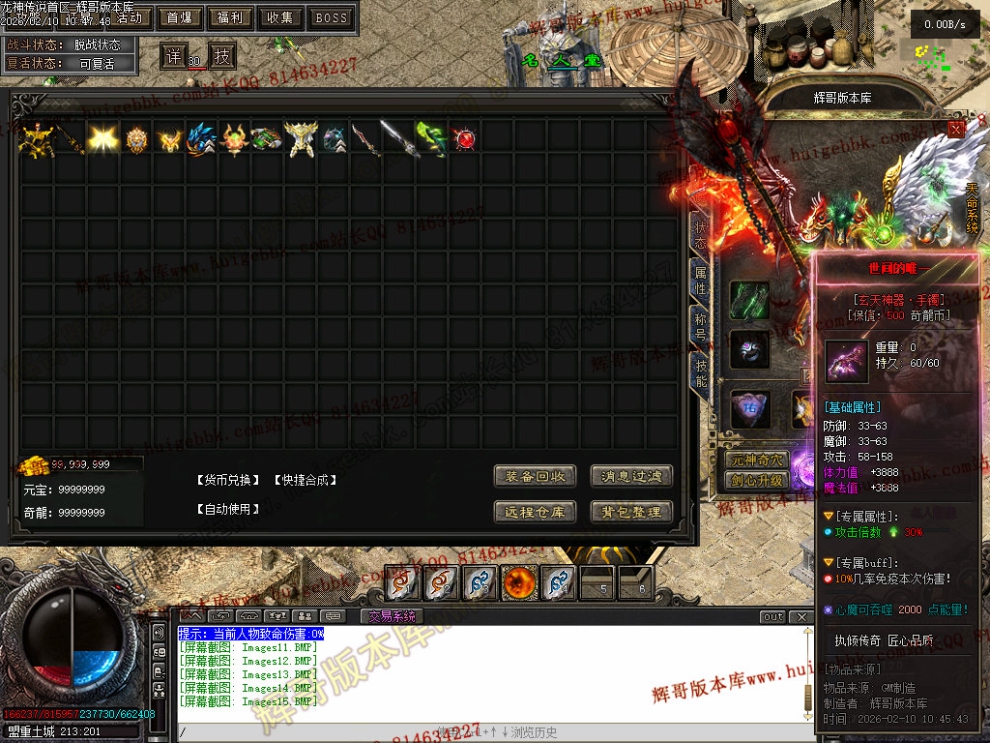The image size is (990, 743).
Task: Sort the bag with 背包整理
Action: pyautogui.click(x=631, y=512)
